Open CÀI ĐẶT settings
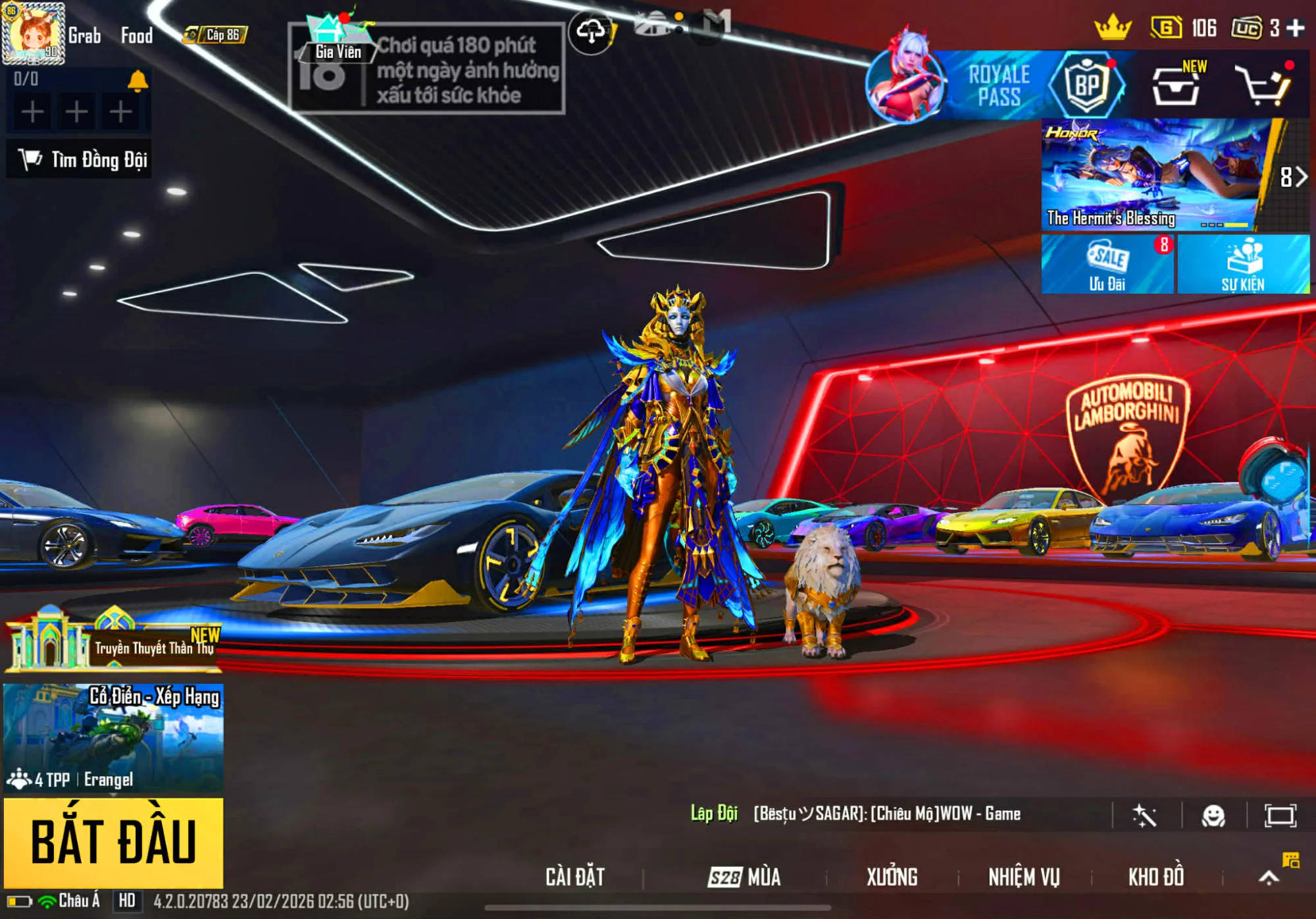Viewport: 1316px width, 919px height. (574, 877)
